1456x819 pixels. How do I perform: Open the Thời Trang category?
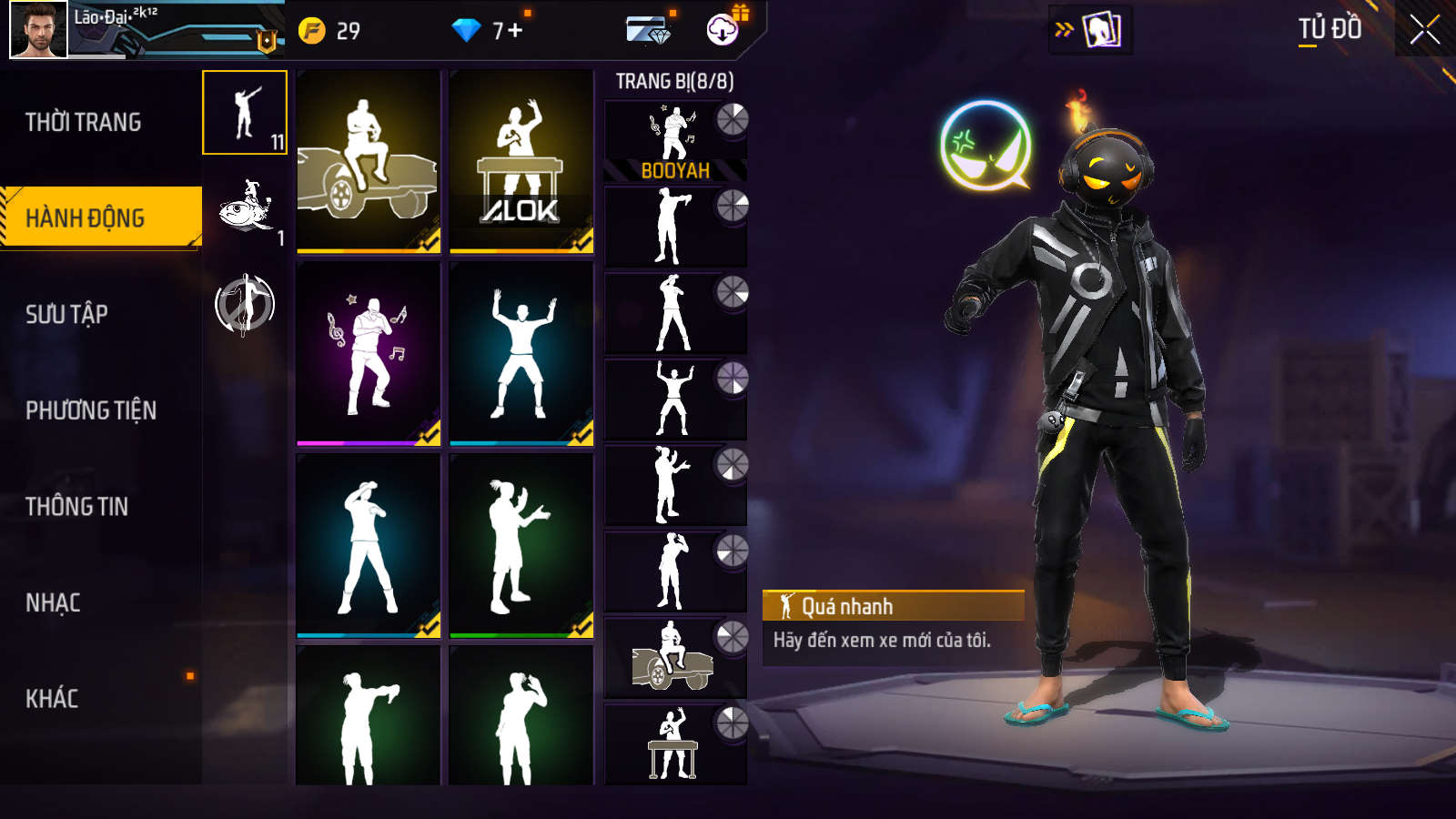(84, 122)
